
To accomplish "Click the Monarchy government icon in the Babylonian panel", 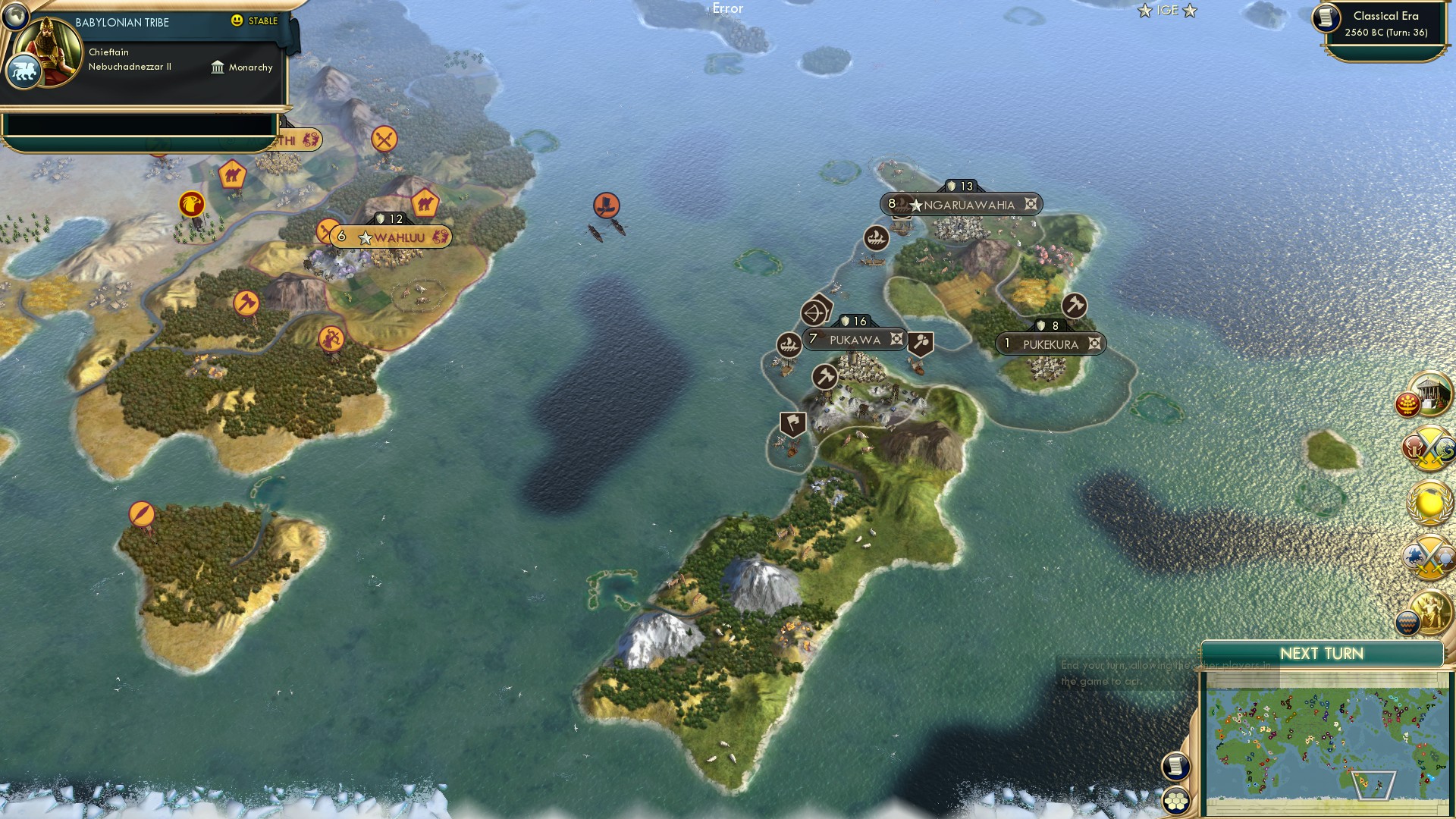I will (218, 67).
